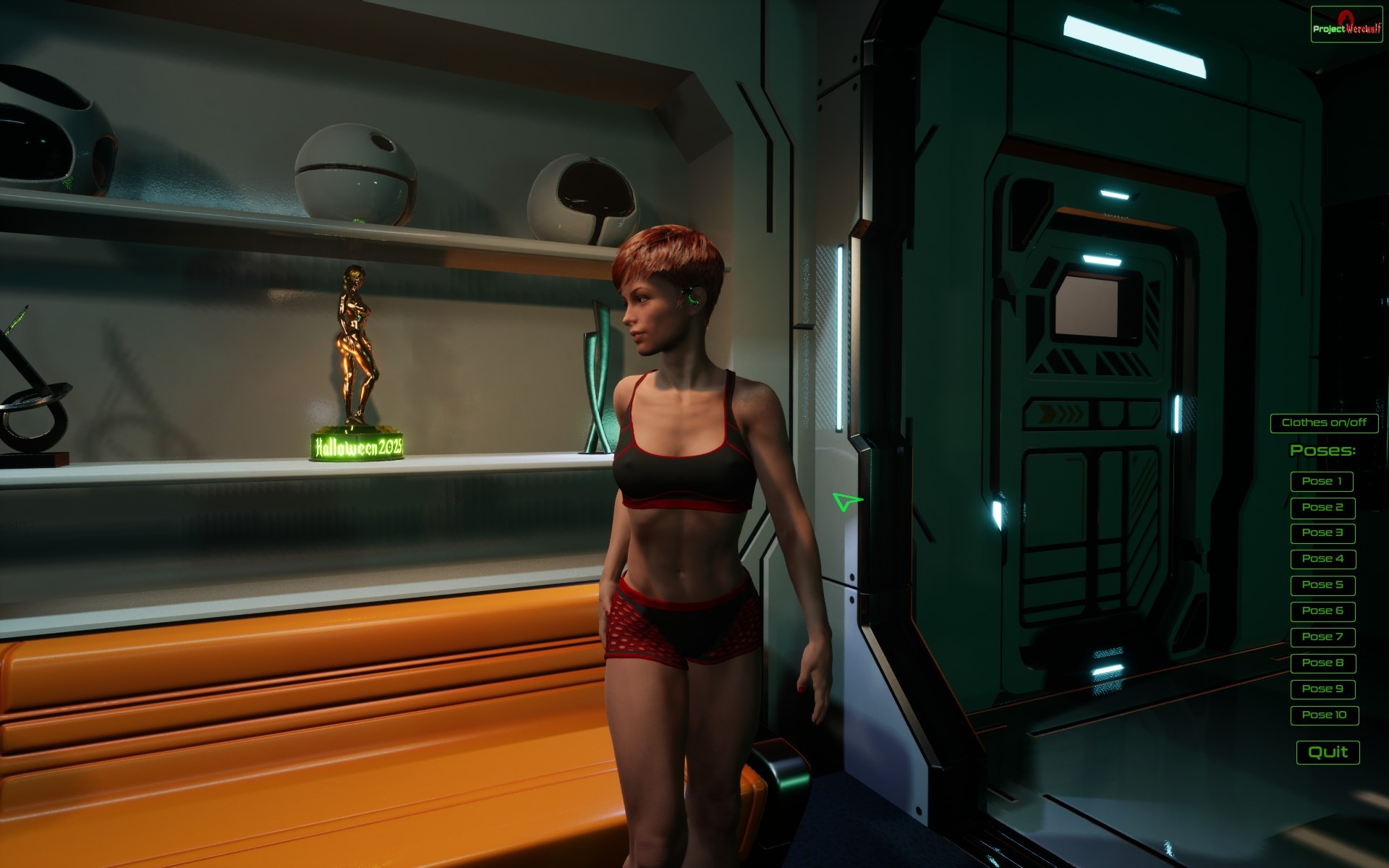Select Pose 1

point(1322,482)
